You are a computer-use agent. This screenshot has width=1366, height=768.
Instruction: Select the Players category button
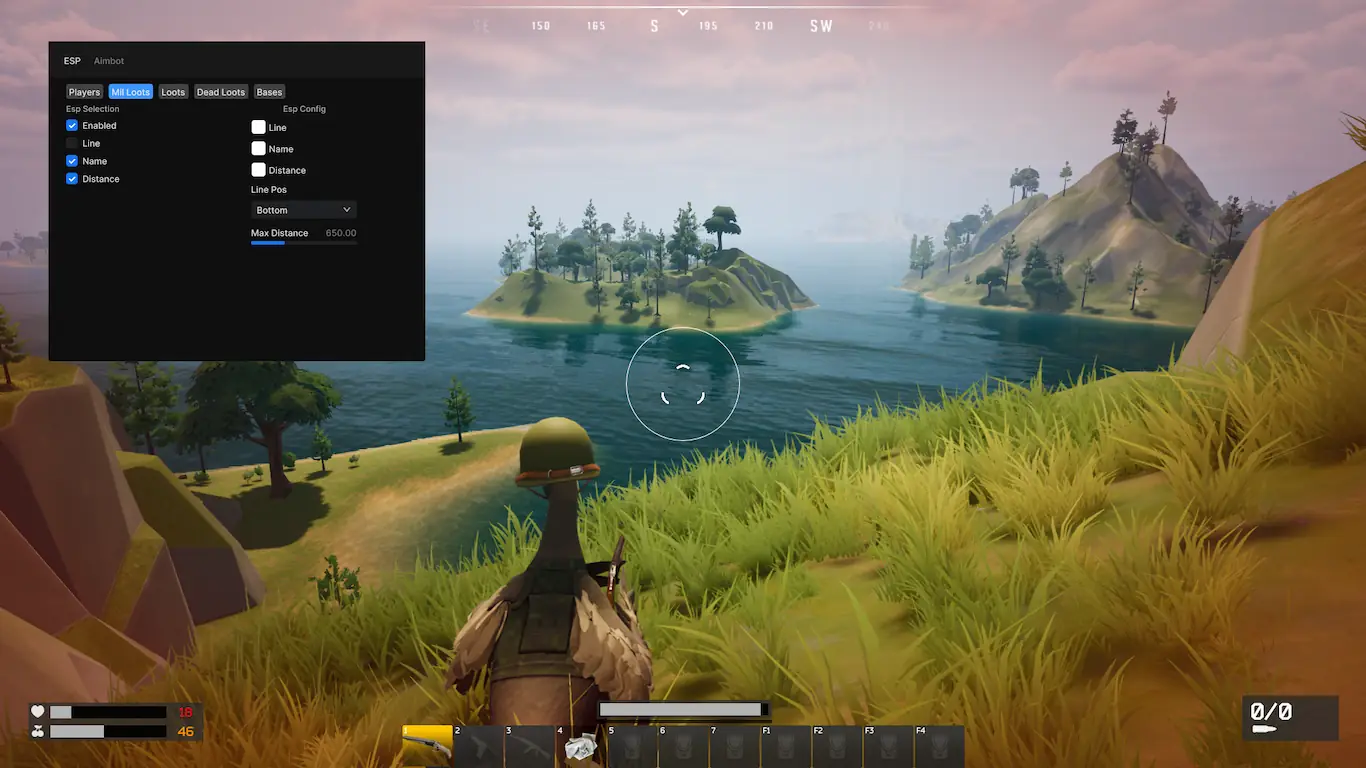(x=84, y=92)
